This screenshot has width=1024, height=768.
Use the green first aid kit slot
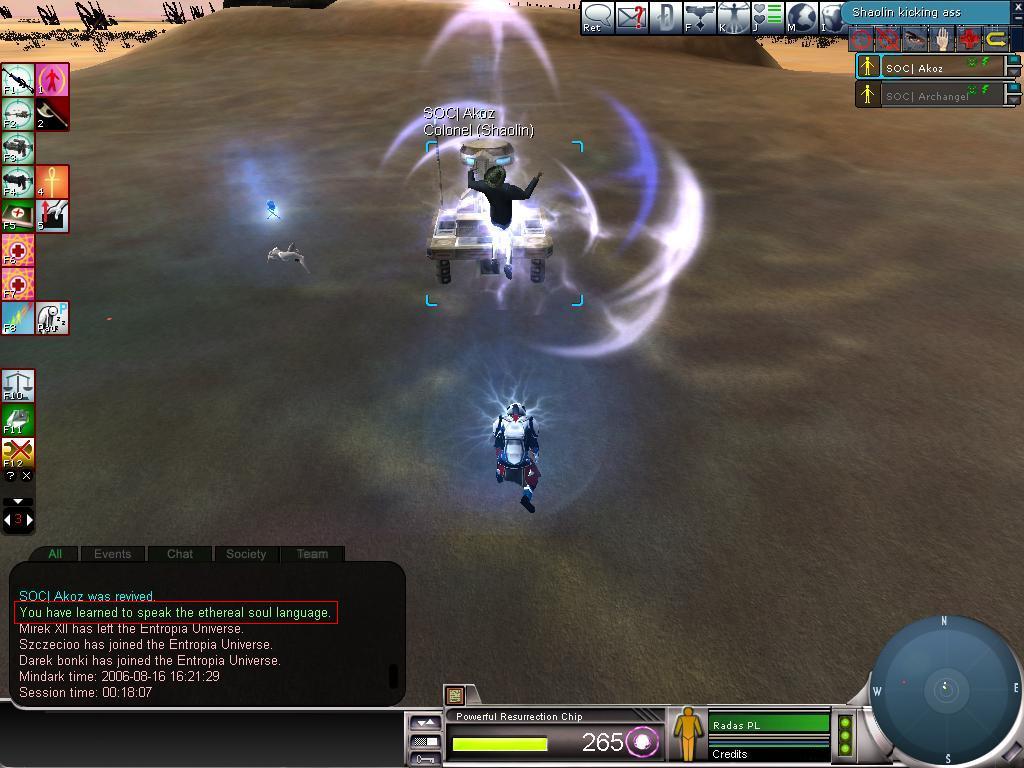(17, 216)
